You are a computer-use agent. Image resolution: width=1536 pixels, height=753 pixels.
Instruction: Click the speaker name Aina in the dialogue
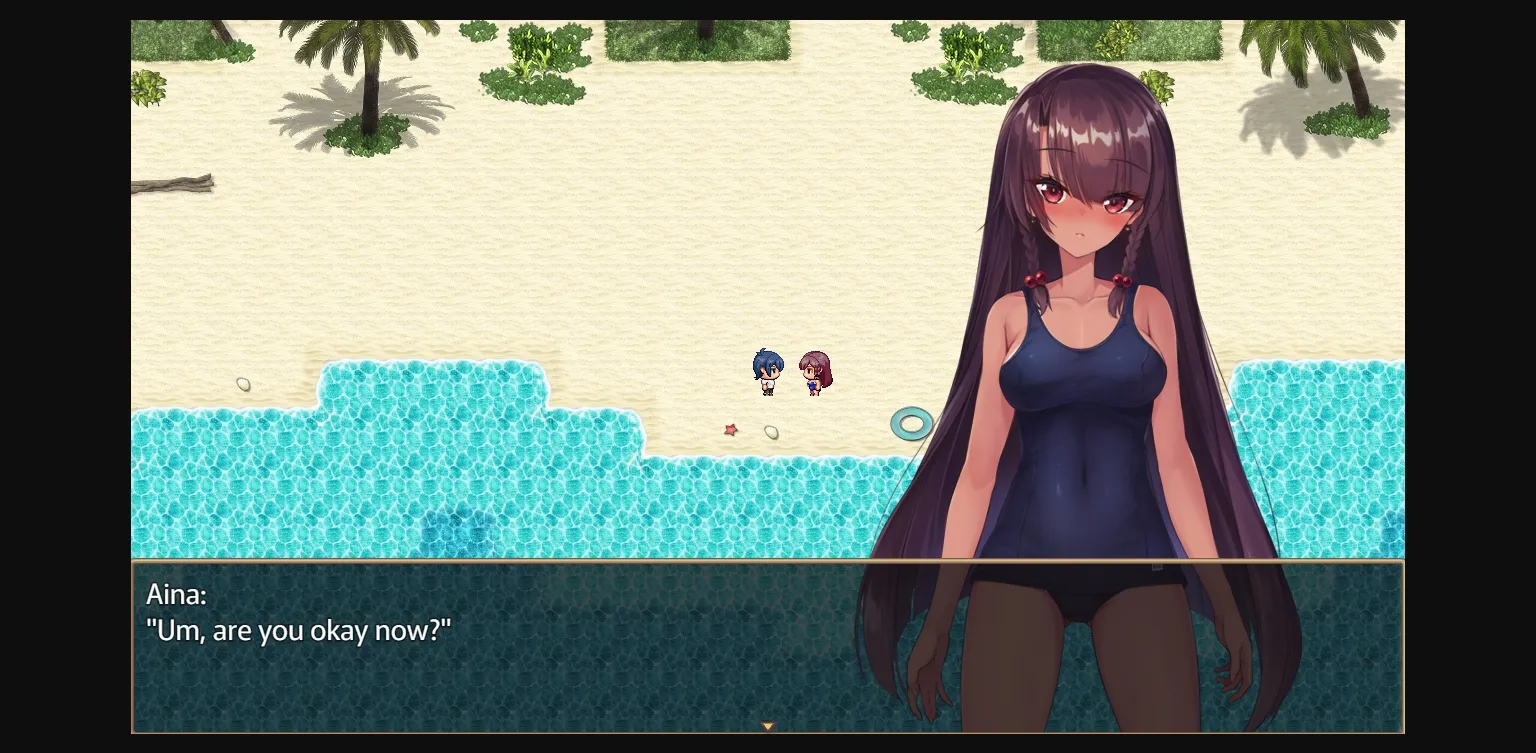pyautogui.click(x=177, y=594)
